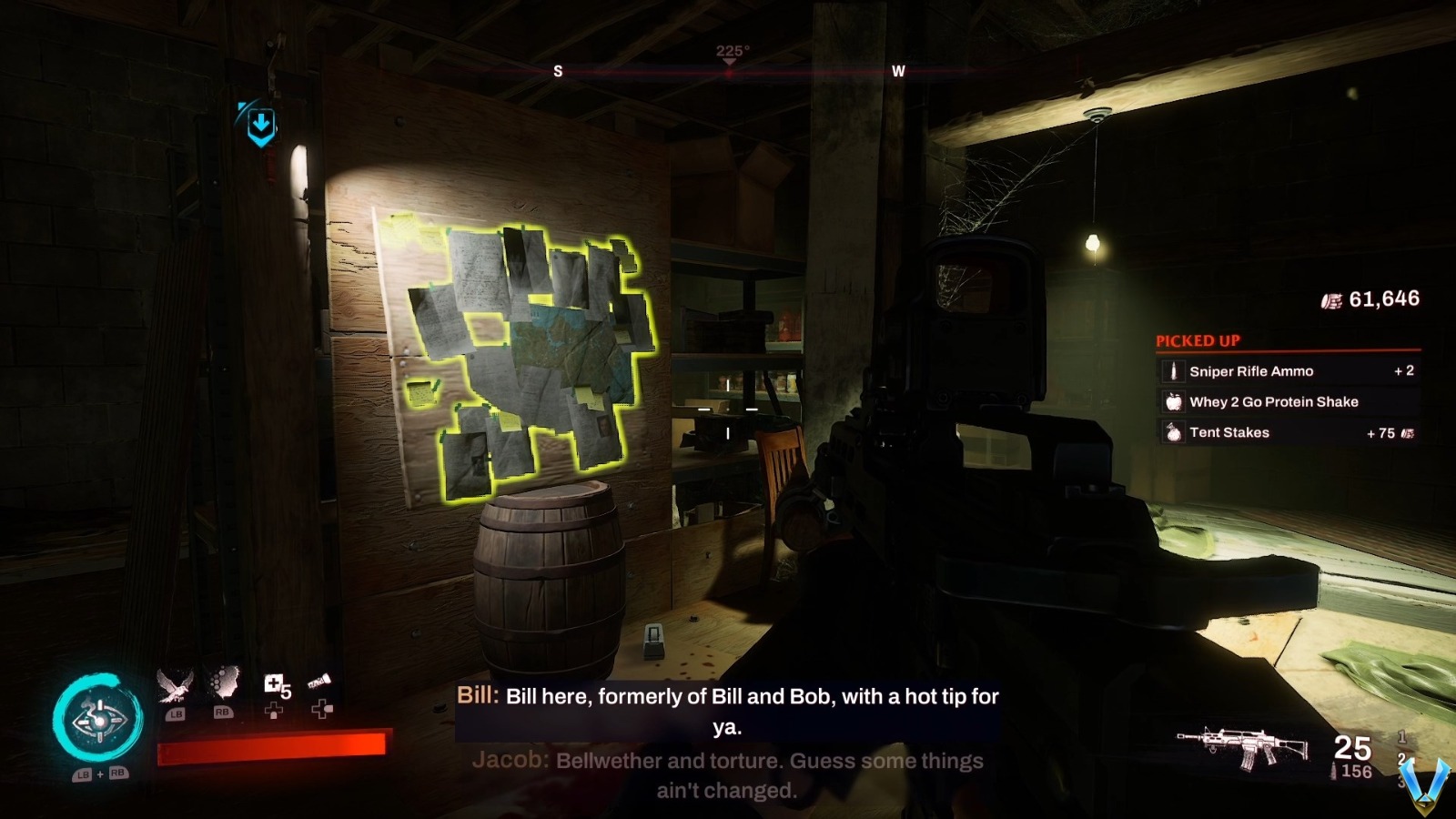This screenshot has height=819, width=1456.
Task: Select weapon slot 1 in the weapon list
Action: click(x=1402, y=737)
